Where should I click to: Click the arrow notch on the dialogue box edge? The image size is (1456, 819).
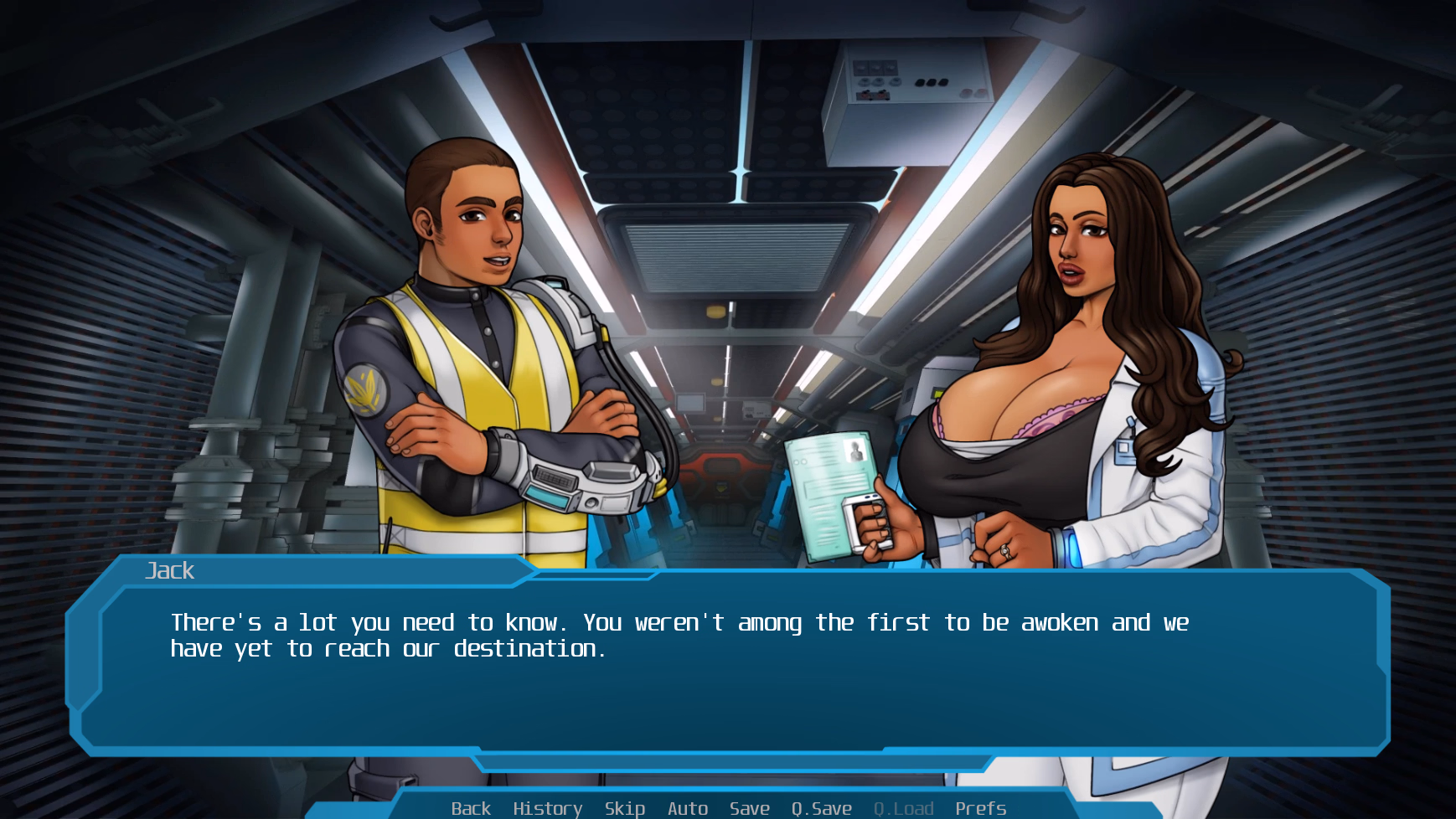[x=533, y=570]
